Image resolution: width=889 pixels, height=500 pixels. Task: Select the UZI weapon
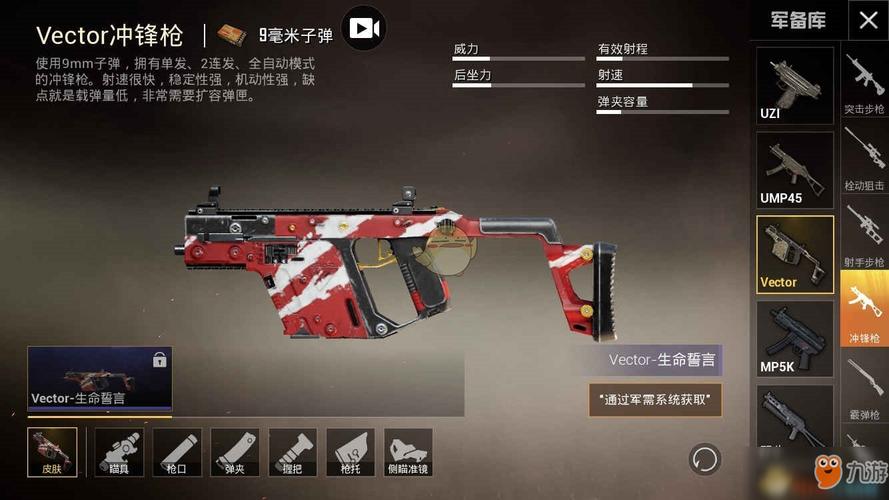click(794, 86)
